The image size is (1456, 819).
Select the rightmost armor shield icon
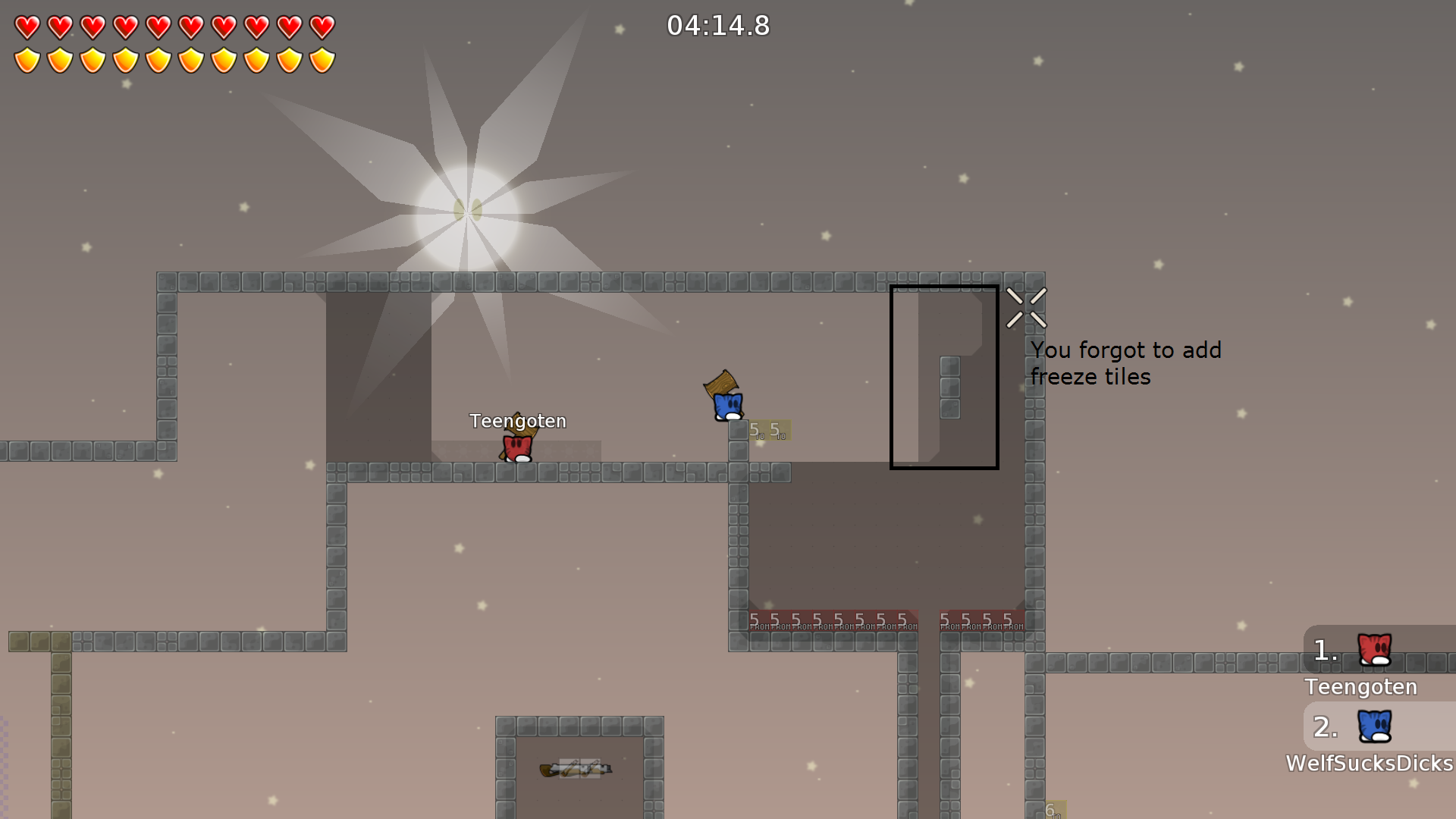[x=322, y=59]
